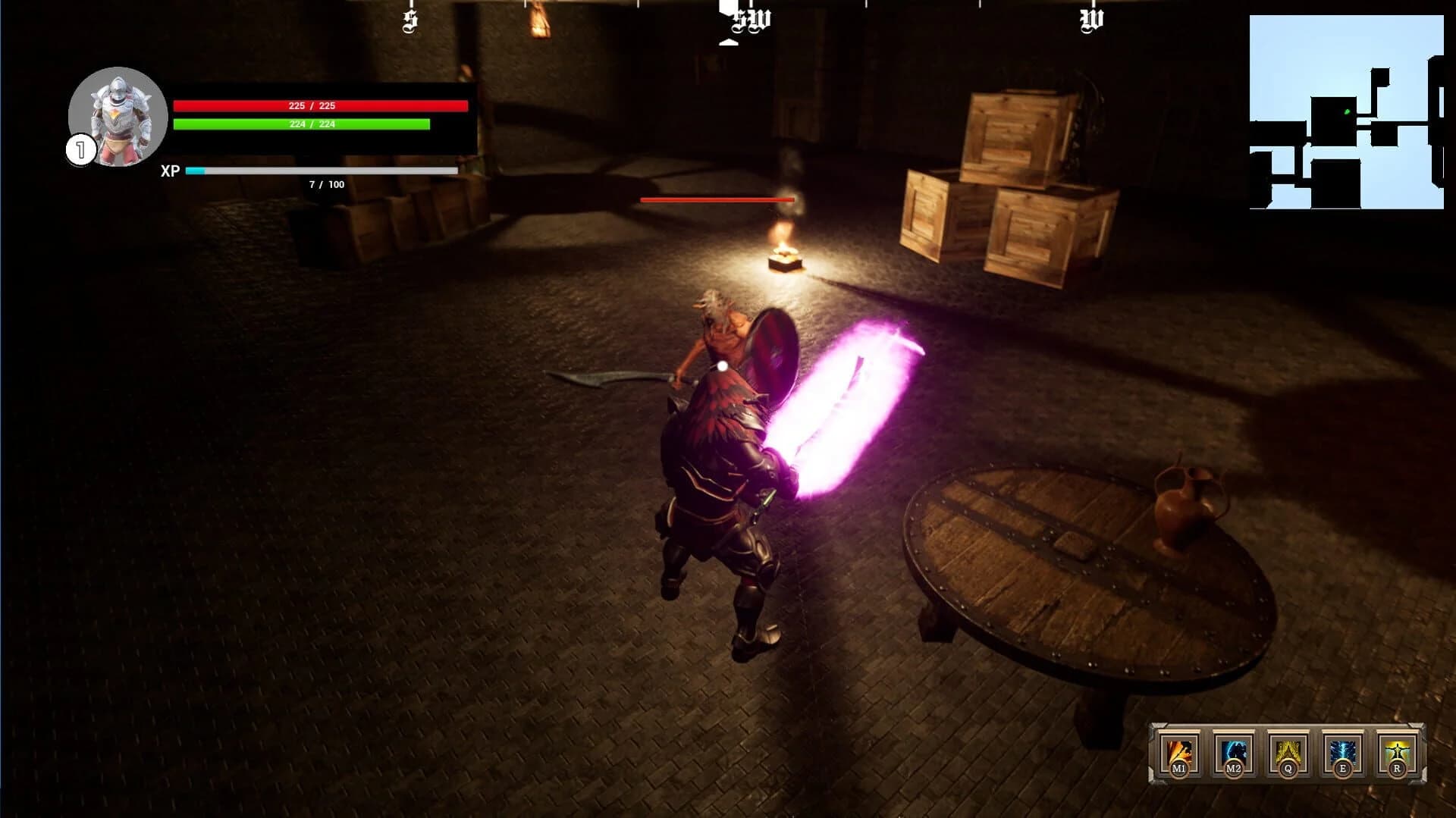Click the 225/225 red health bar

point(322,105)
